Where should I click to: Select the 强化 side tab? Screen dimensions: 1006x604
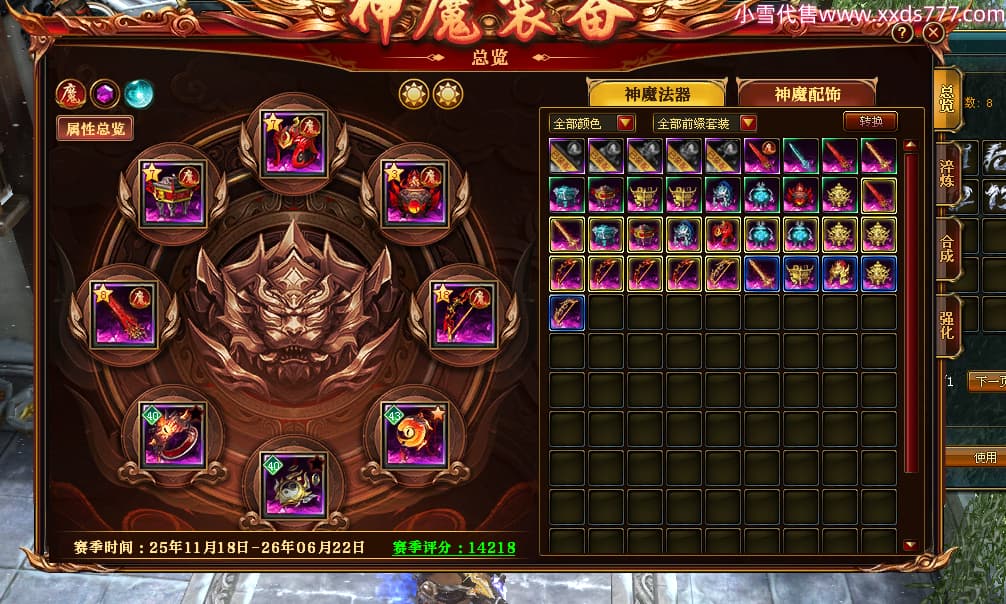(x=946, y=322)
